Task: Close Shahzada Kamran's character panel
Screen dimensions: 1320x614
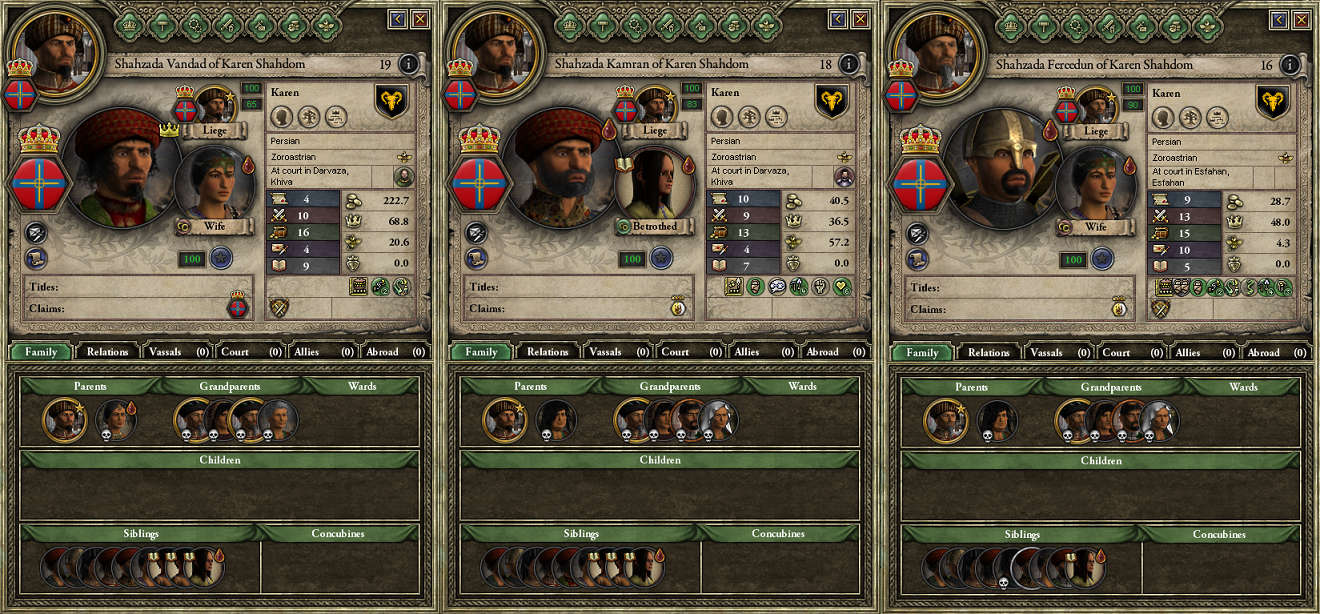Action: (x=860, y=19)
